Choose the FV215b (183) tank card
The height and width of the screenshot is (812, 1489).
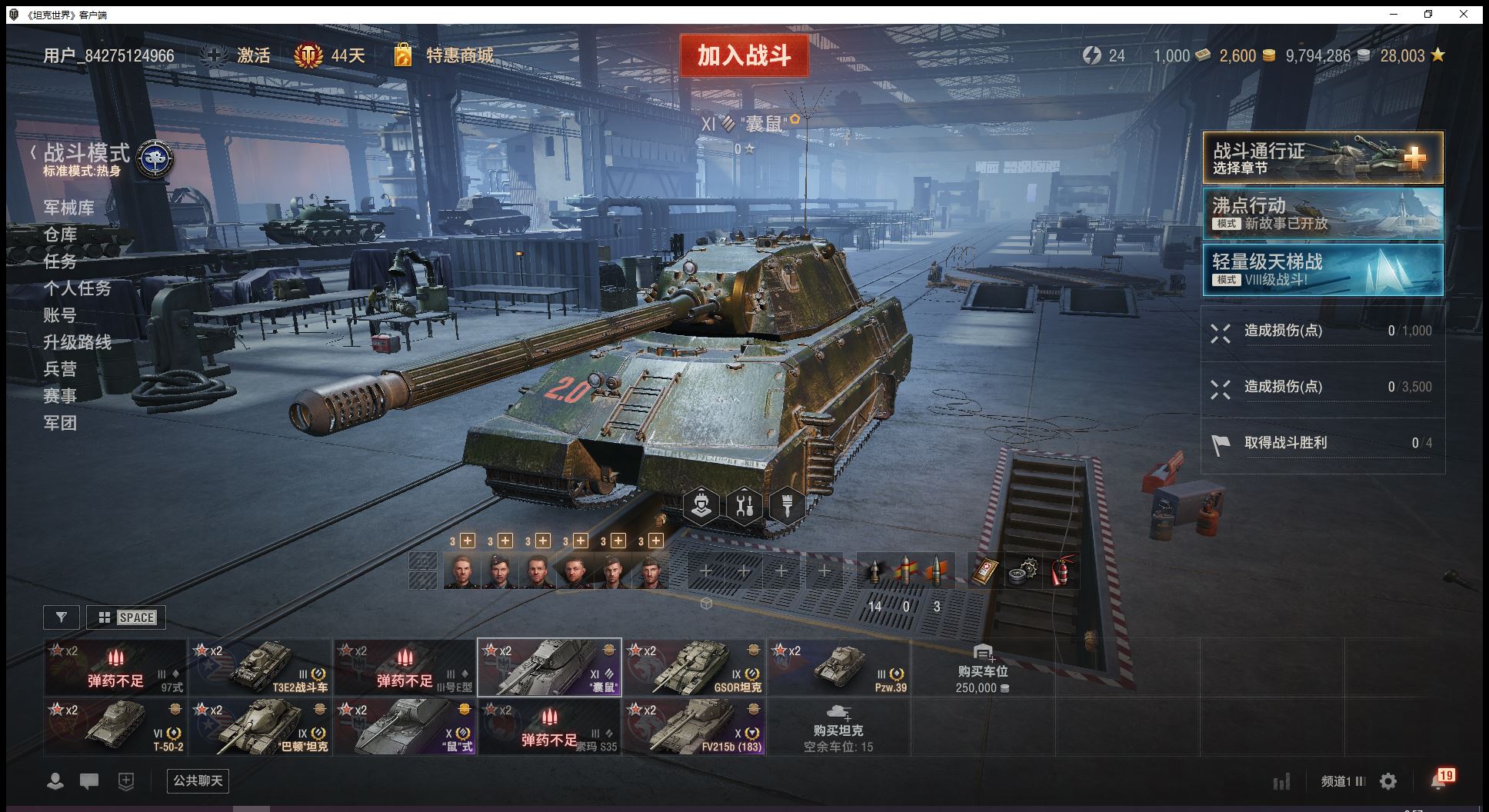point(694,727)
